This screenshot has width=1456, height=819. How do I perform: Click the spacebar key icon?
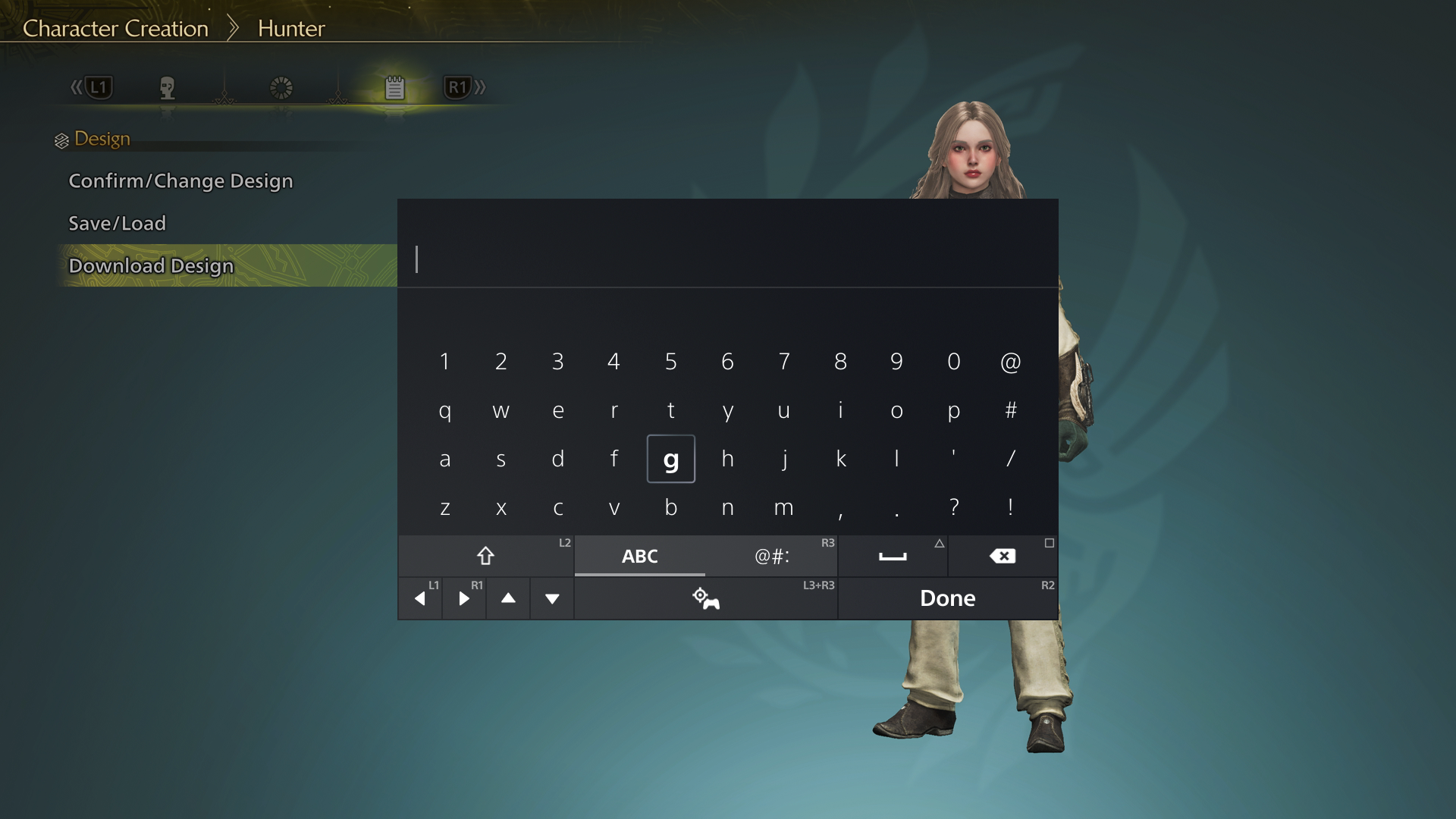[x=893, y=556]
